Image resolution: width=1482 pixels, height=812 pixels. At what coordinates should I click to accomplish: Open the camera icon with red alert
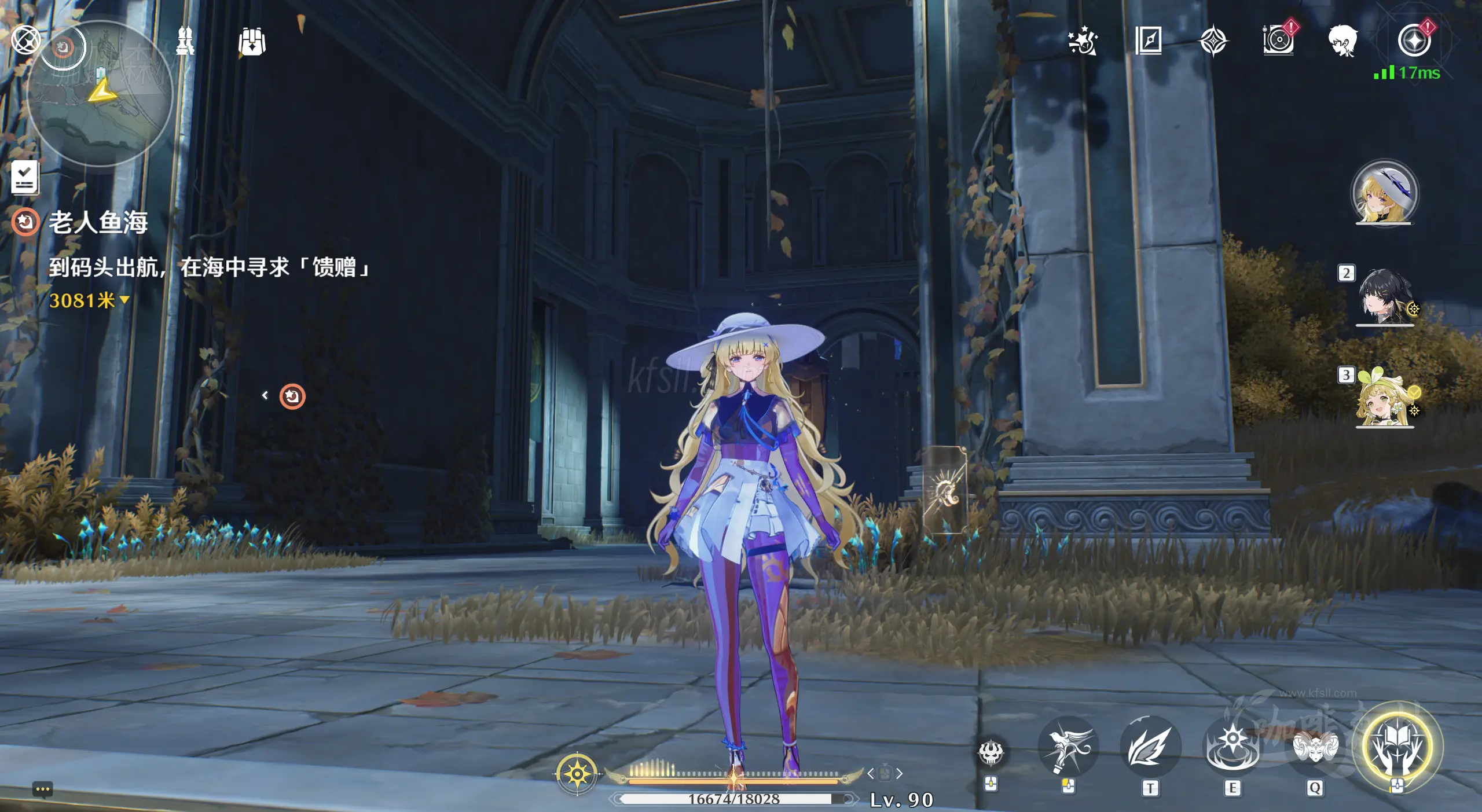click(x=1278, y=41)
